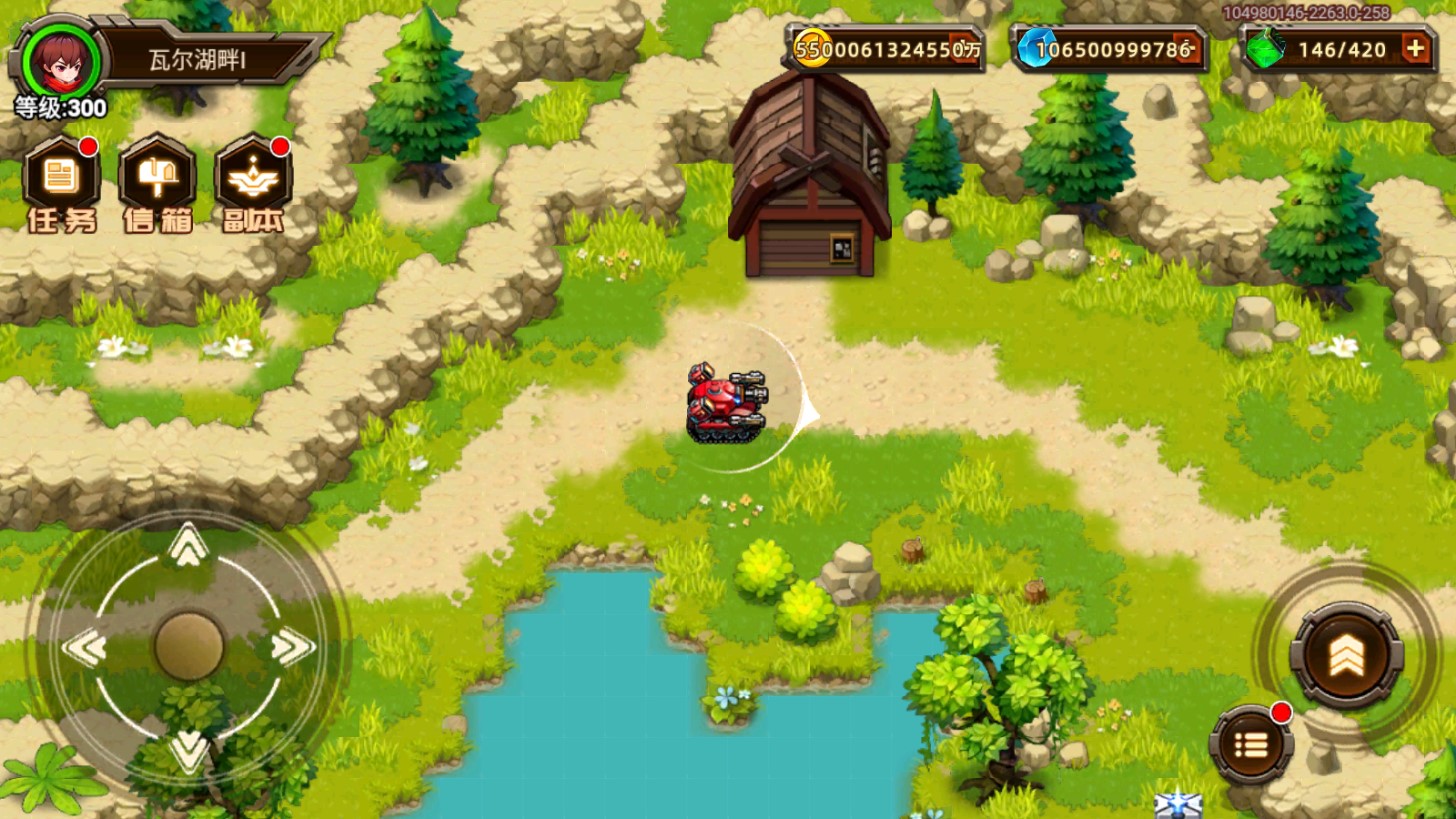Activate the round double-chevron action button

tap(1346, 655)
